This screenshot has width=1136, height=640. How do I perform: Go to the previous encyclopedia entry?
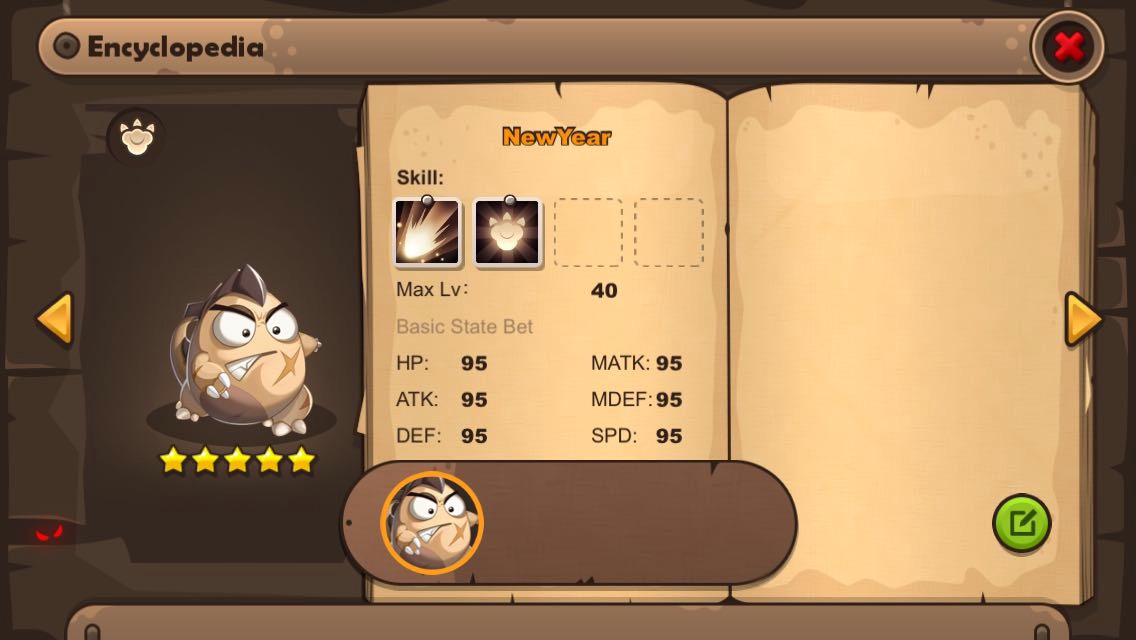pyautogui.click(x=54, y=320)
